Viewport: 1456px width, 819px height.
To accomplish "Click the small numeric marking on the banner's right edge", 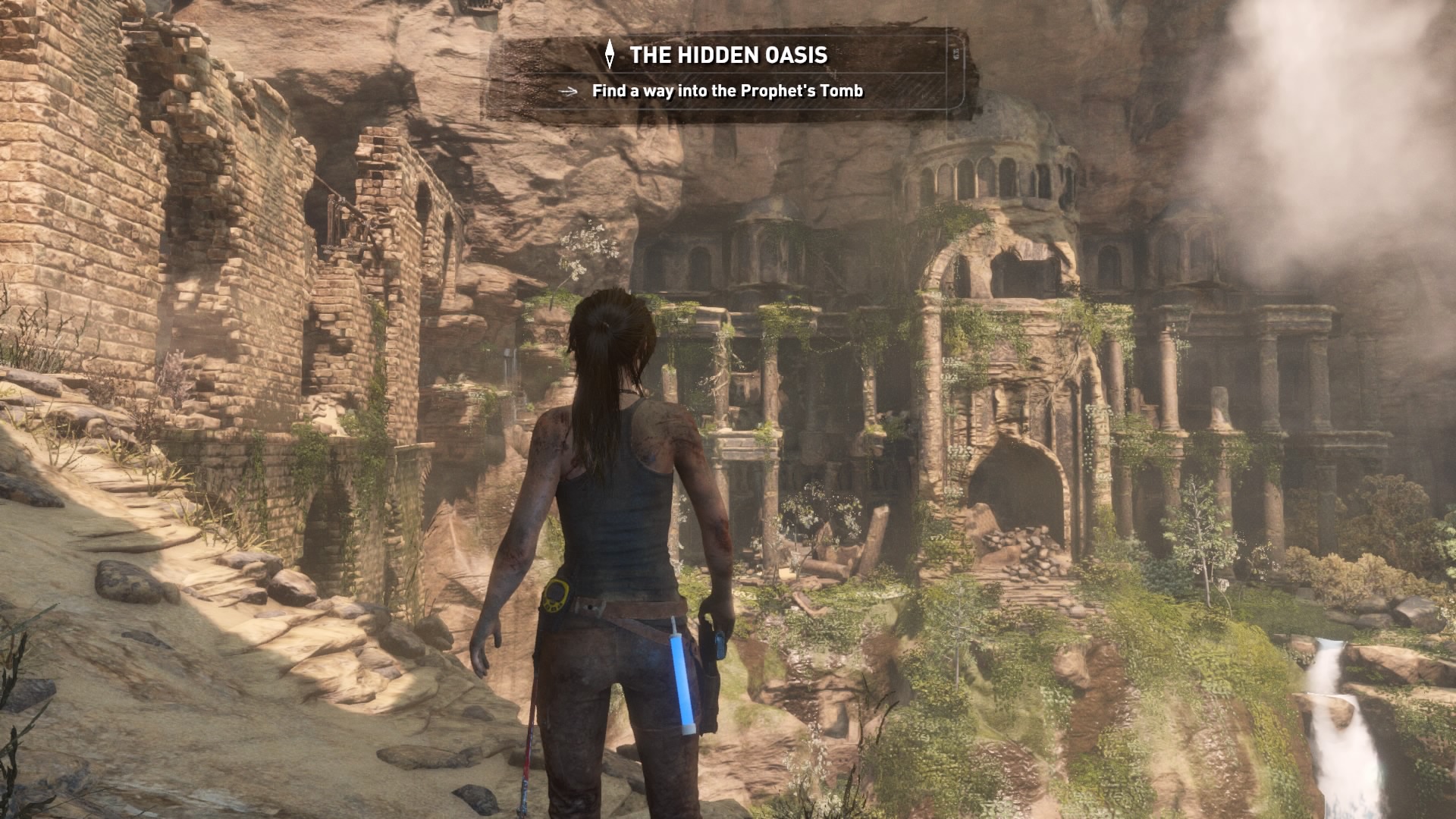I will point(955,53).
